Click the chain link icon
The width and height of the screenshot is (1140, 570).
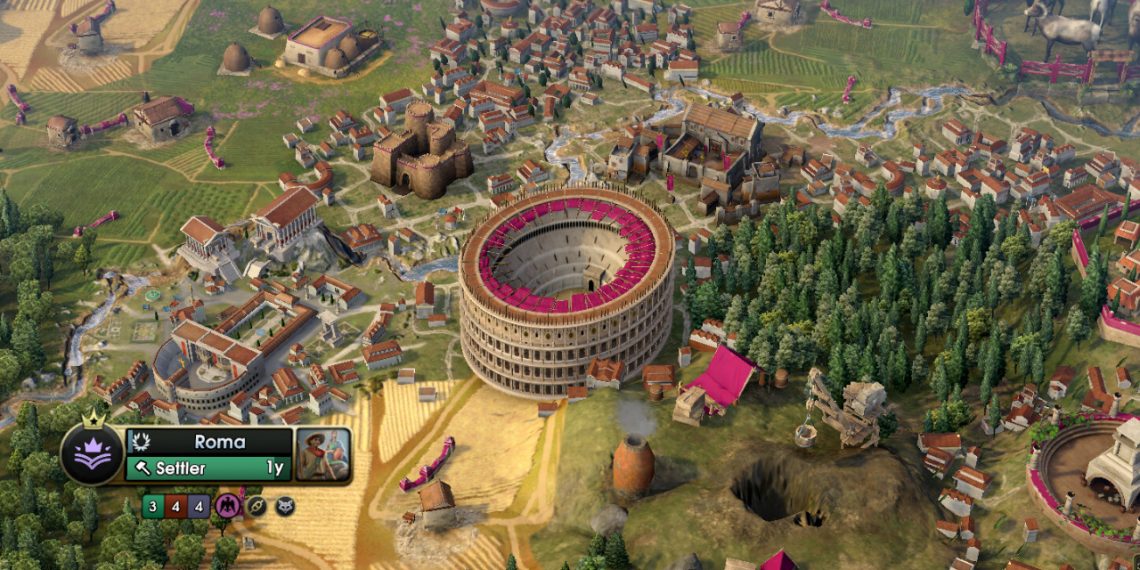pos(256,506)
